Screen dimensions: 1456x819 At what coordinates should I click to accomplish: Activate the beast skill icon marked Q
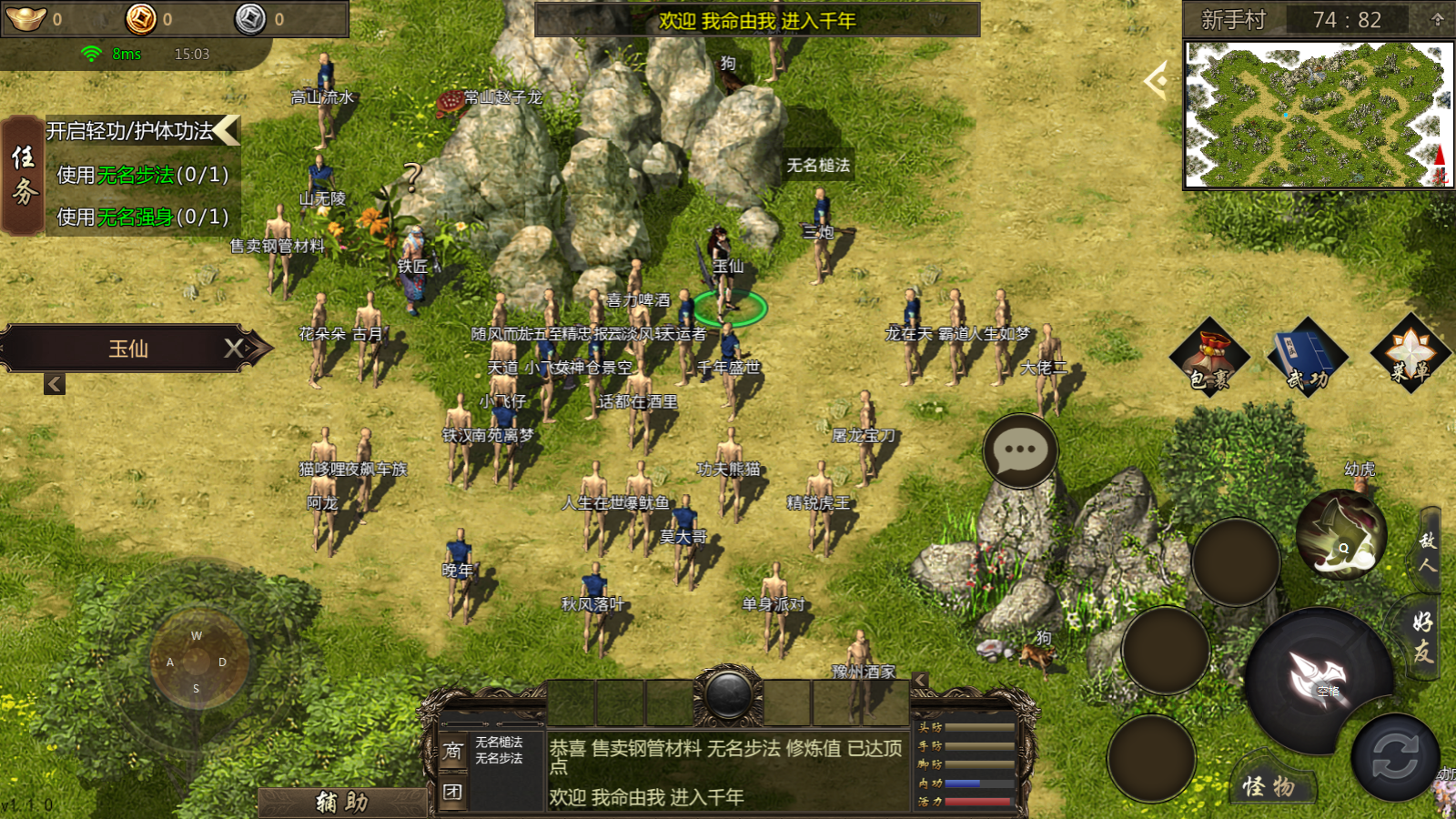click(x=1340, y=535)
